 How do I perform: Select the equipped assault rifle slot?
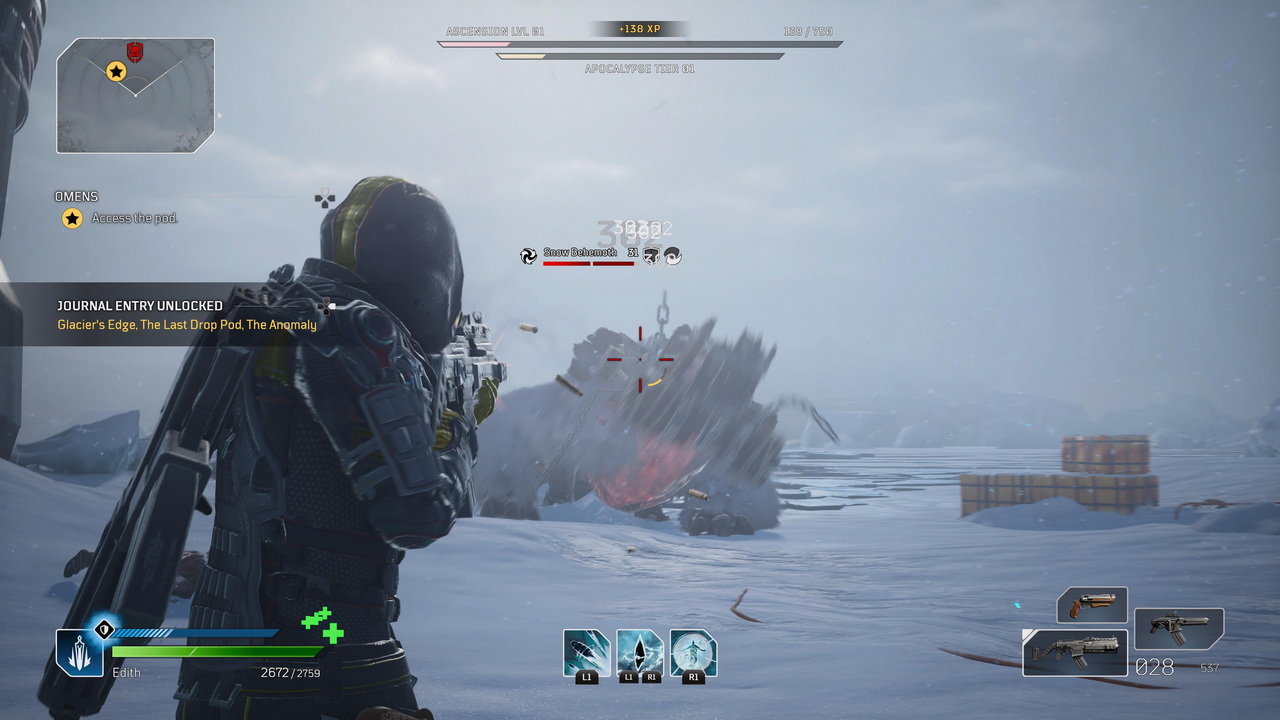tap(1075, 652)
